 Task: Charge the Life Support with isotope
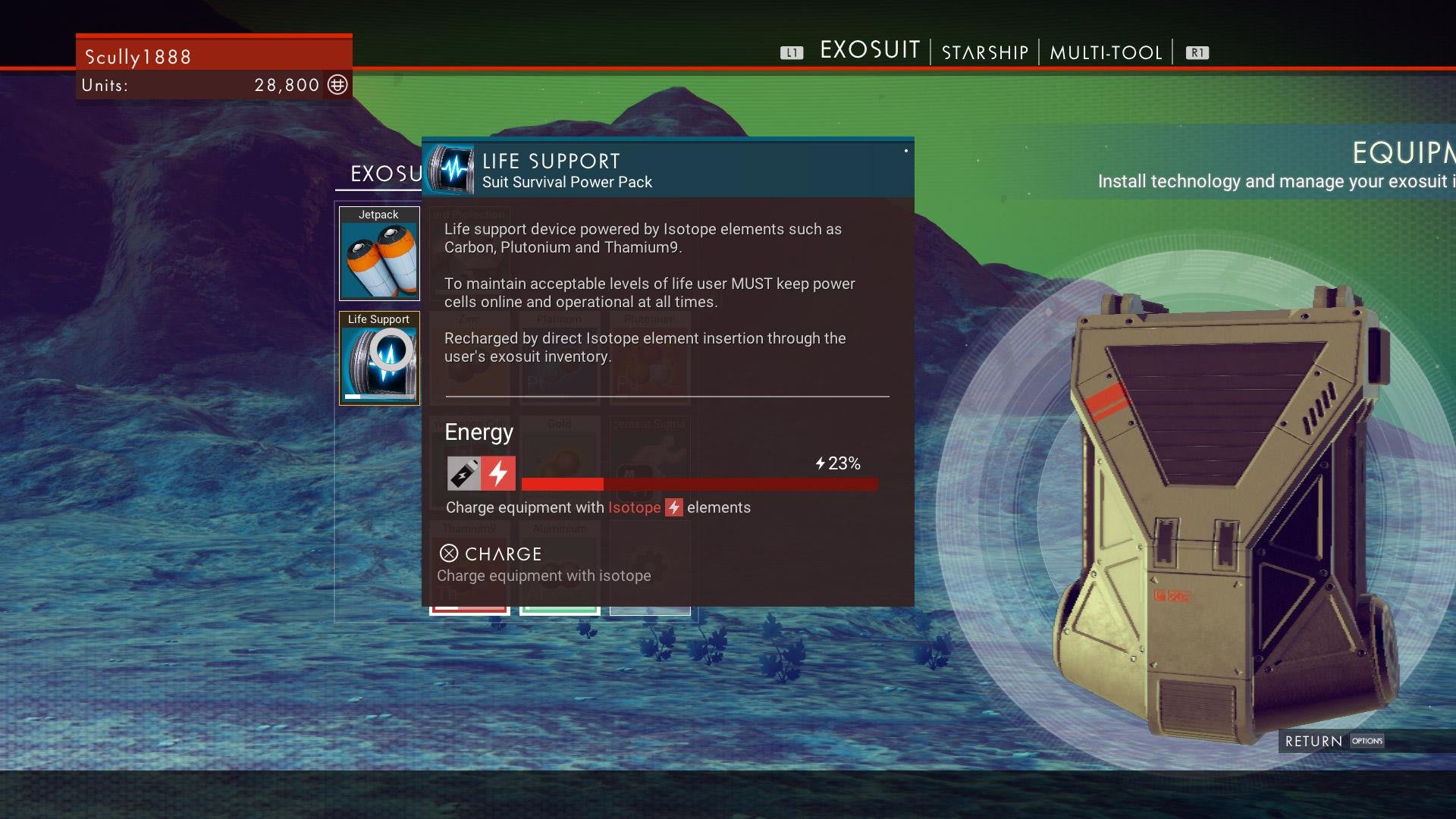[x=491, y=554]
